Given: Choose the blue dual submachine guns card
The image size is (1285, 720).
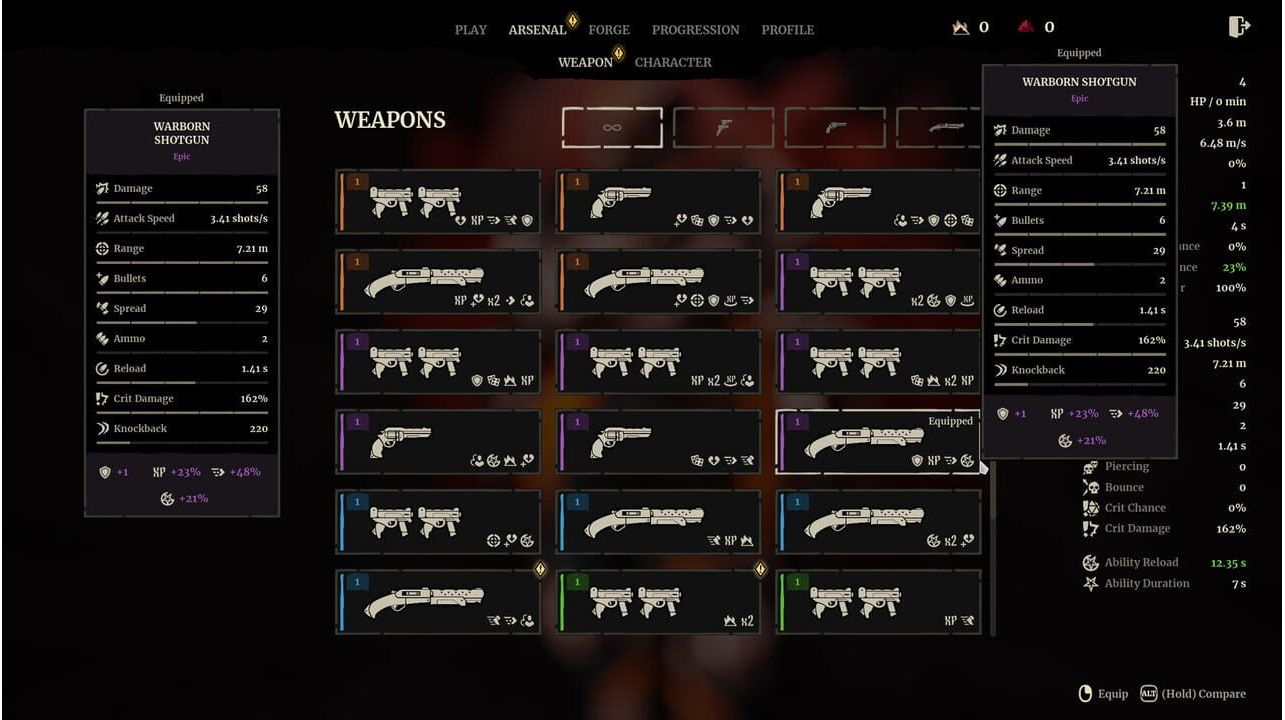Looking at the screenshot, I should (438, 522).
